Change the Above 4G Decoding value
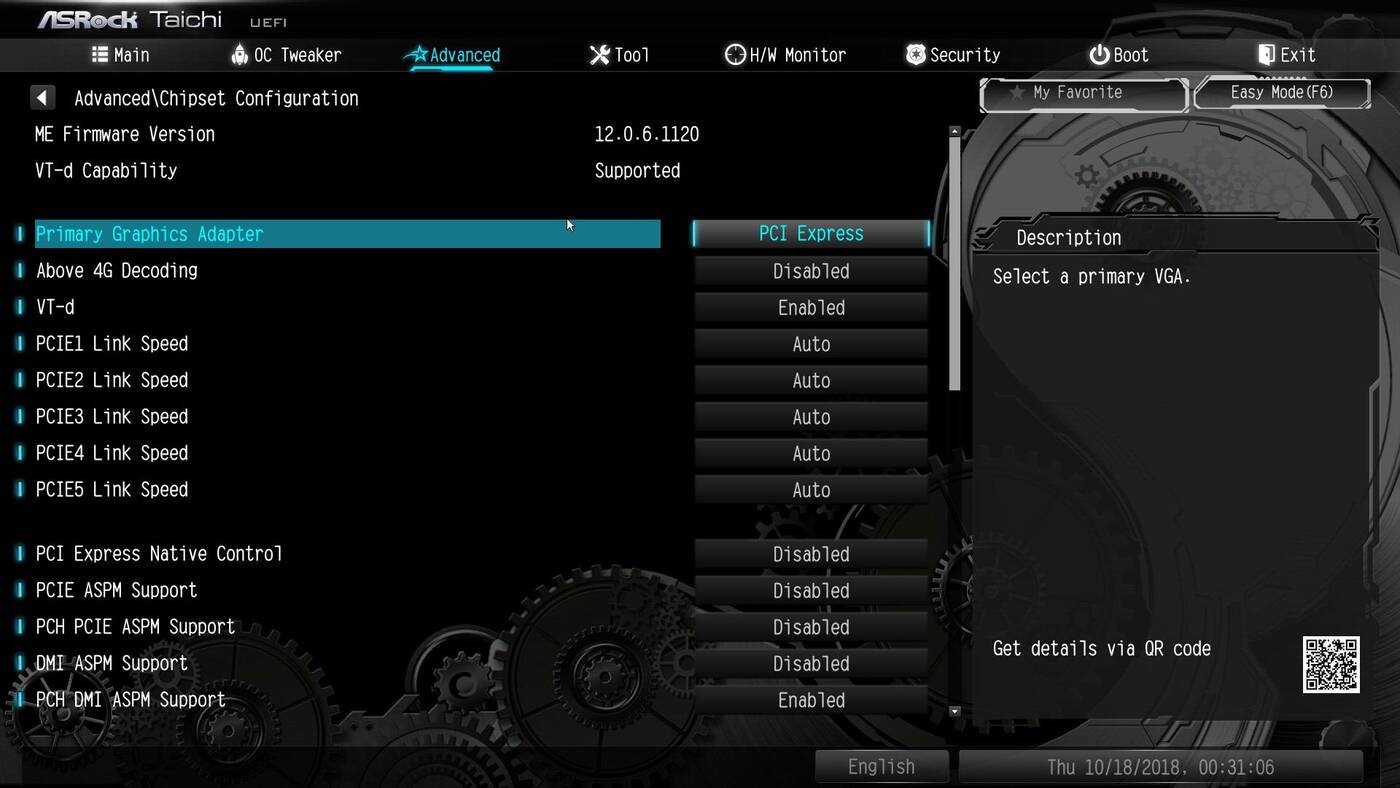This screenshot has width=1400, height=788. [x=811, y=271]
